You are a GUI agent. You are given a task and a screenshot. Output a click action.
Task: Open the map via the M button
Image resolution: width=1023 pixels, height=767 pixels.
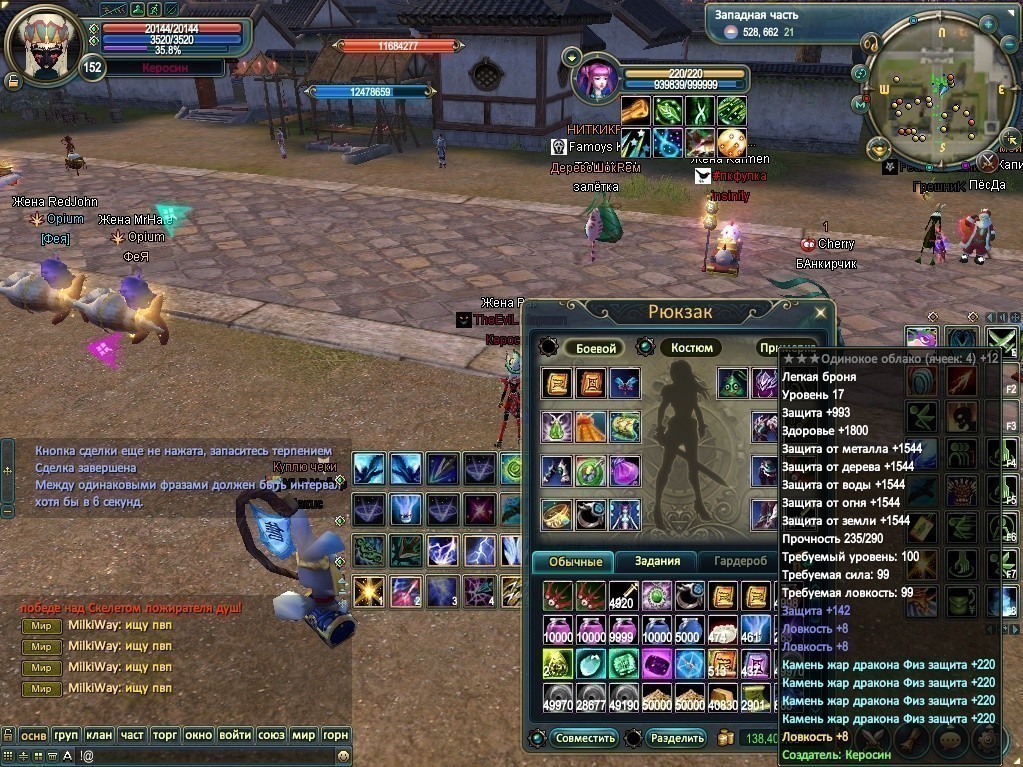click(x=860, y=103)
